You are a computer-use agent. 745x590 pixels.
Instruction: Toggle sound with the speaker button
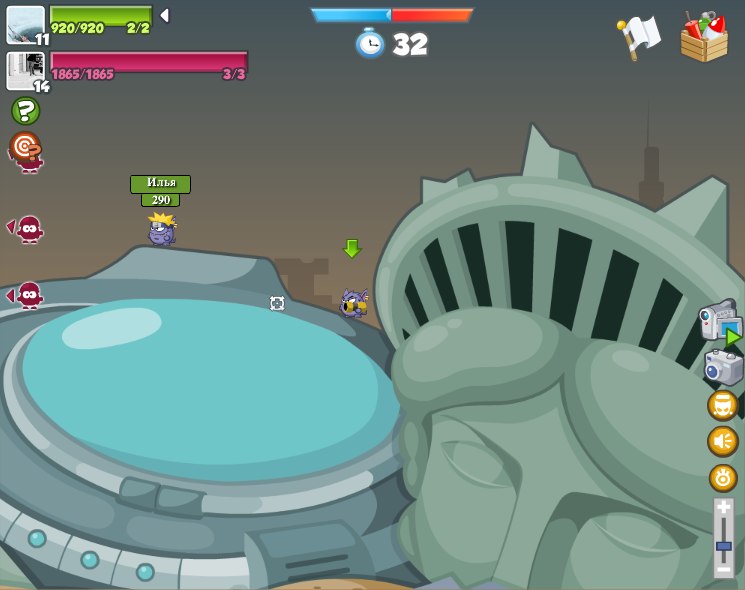722,441
